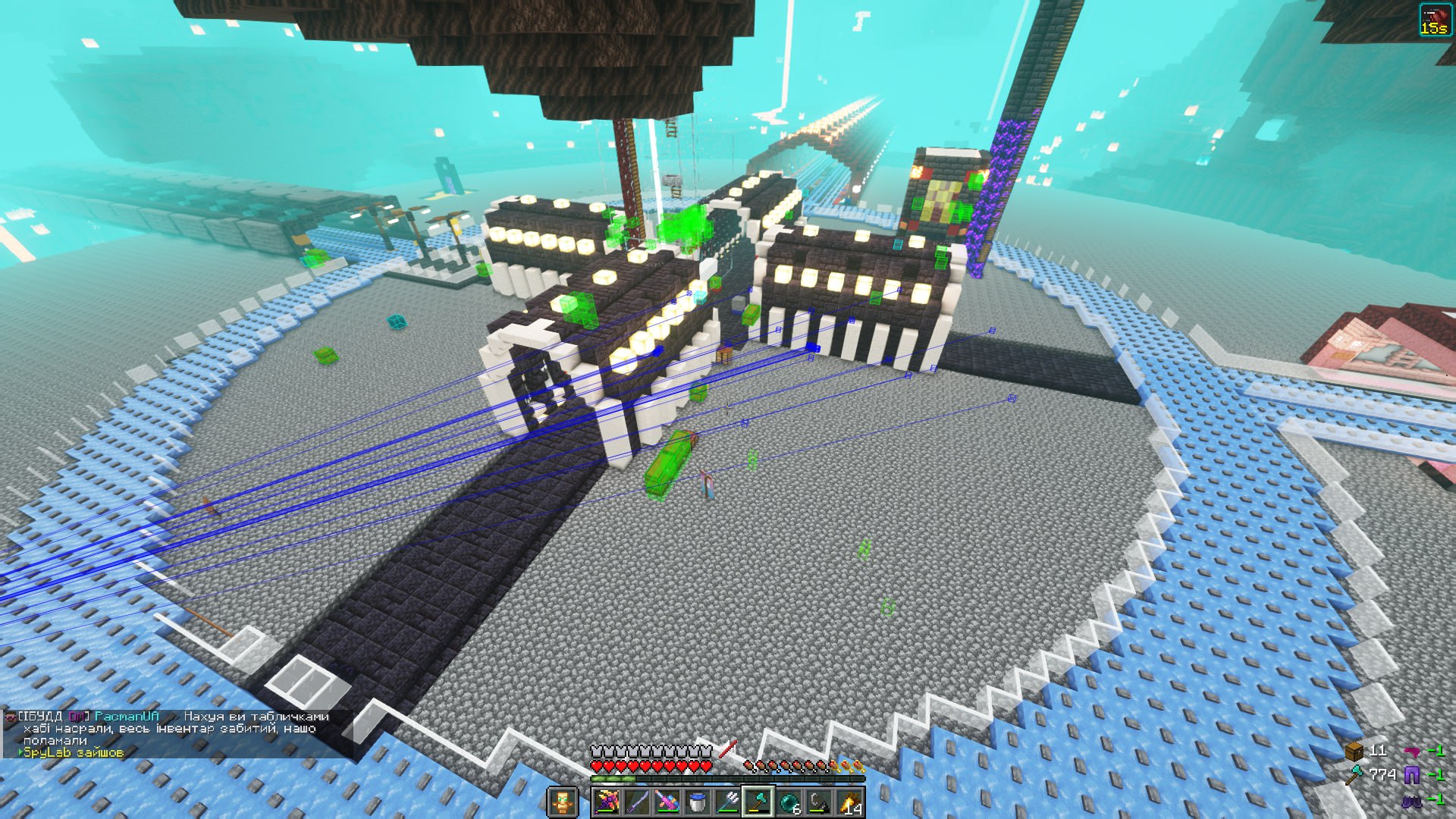Click the PacmanUA chat message
This screenshot has height=819, width=1456.
coord(174,728)
